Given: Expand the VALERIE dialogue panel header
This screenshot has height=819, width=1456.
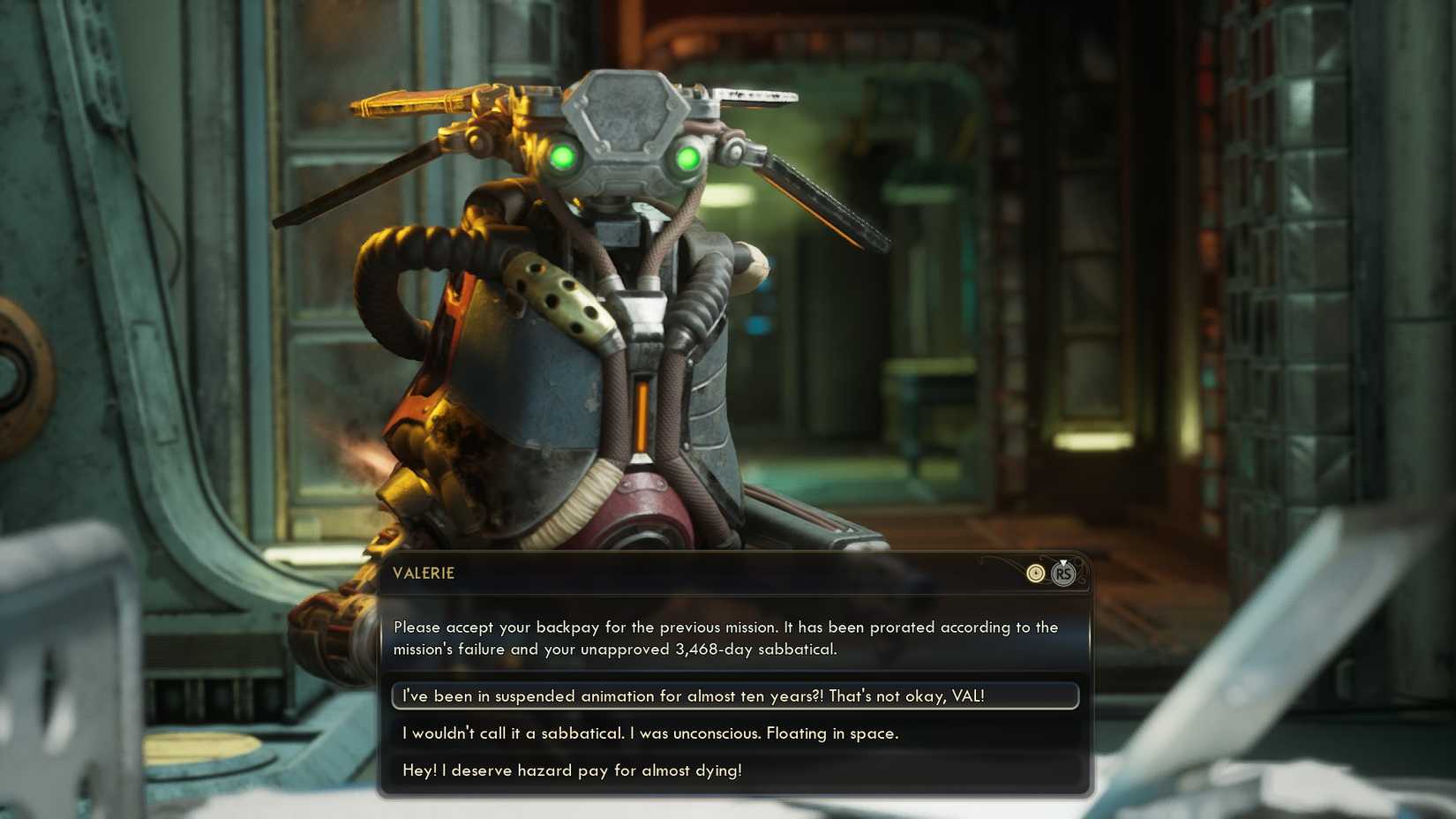Looking at the screenshot, I should [738, 573].
